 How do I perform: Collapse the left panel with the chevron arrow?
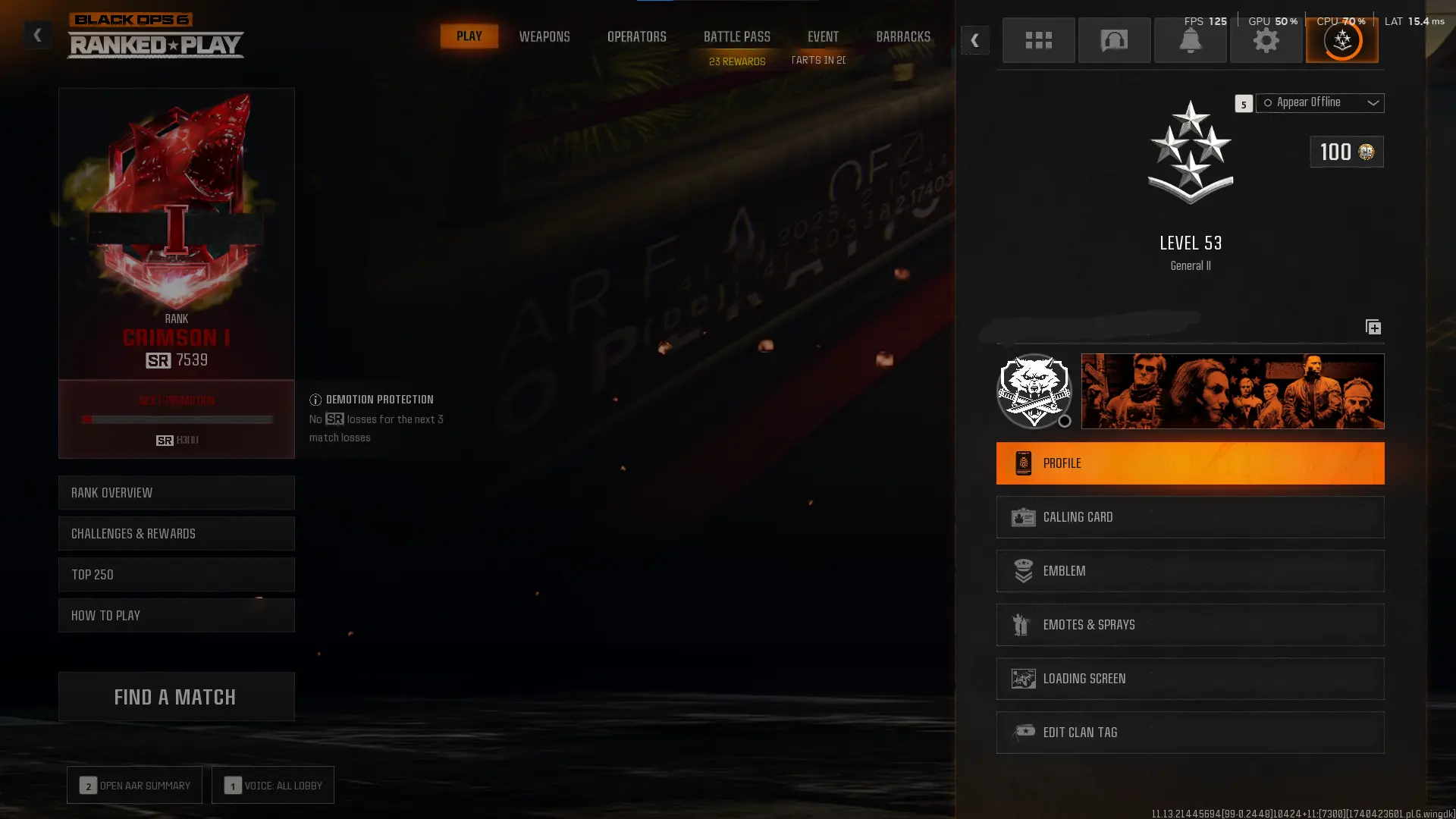(37, 34)
